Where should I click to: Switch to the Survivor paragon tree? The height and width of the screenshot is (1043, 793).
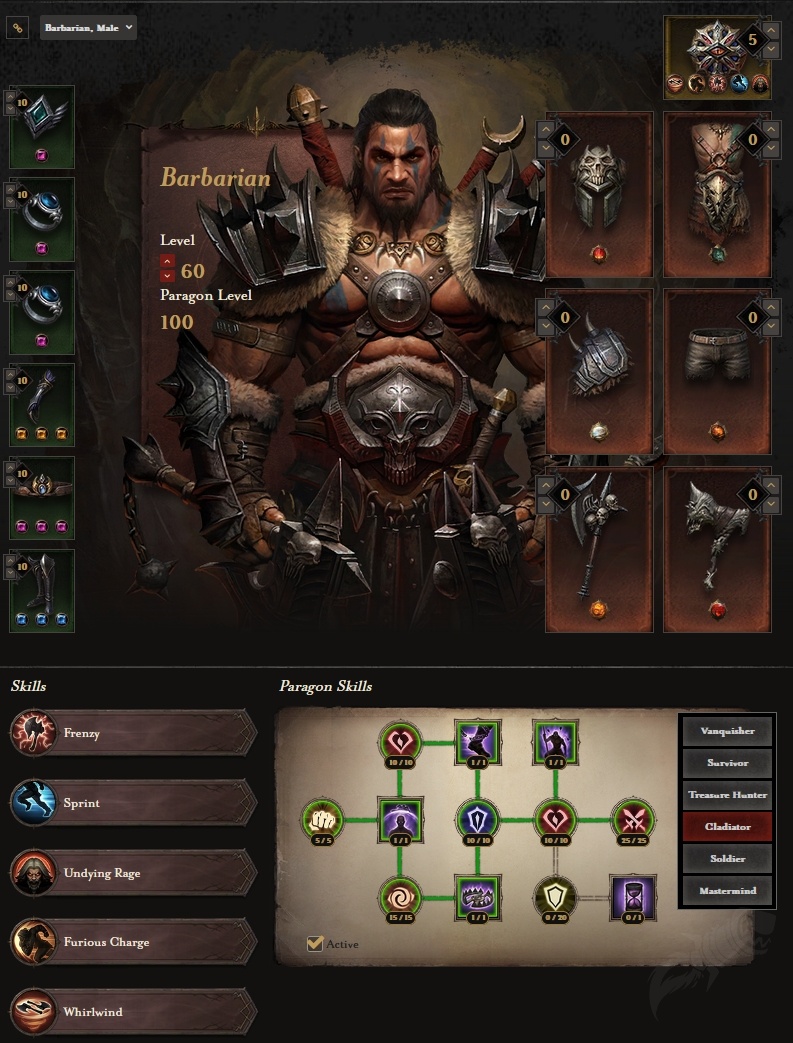point(727,763)
